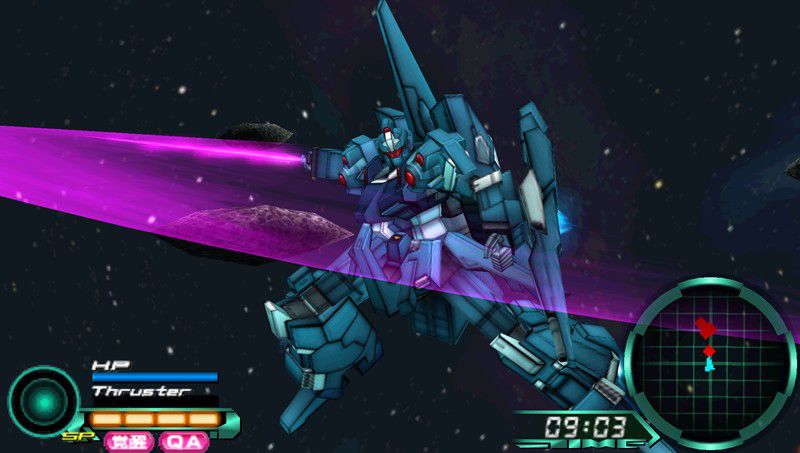Click the green circular lock-on gauge

coord(43,401)
